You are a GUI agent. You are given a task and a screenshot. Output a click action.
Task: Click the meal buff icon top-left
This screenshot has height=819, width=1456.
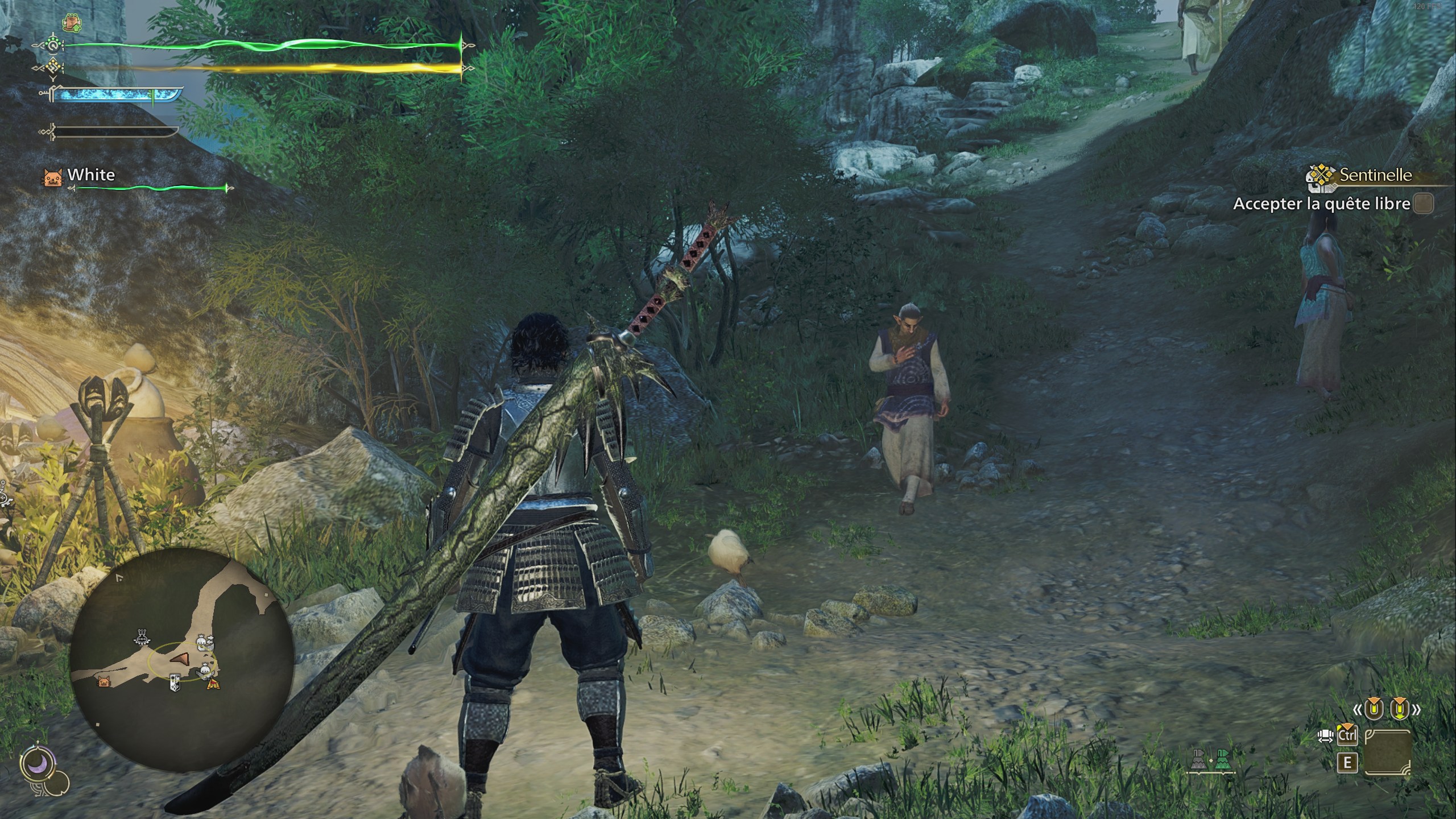coord(72,22)
